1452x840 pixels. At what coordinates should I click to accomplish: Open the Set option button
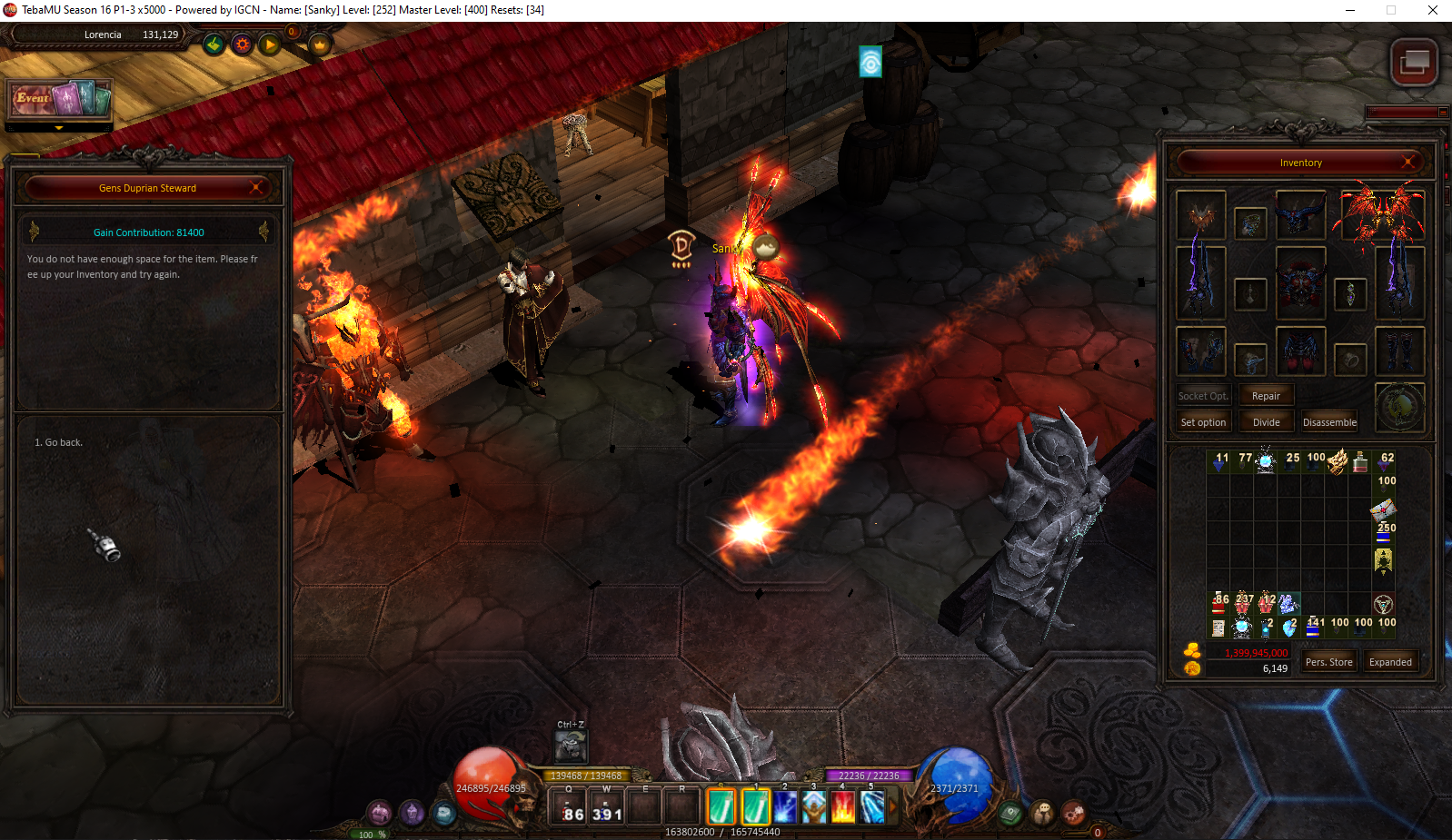pos(1203,422)
